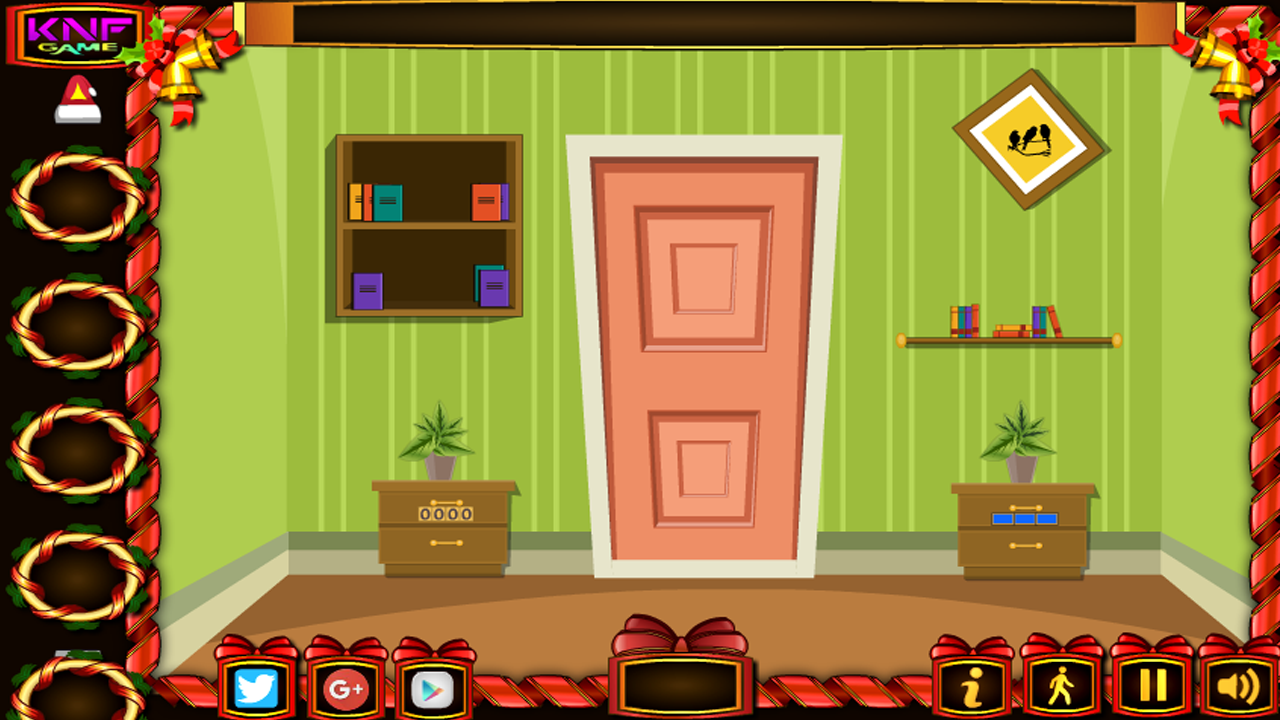This screenshot has width=1280, height=720.
Task: Open the Google Play store icon
Action: point(434,688)
